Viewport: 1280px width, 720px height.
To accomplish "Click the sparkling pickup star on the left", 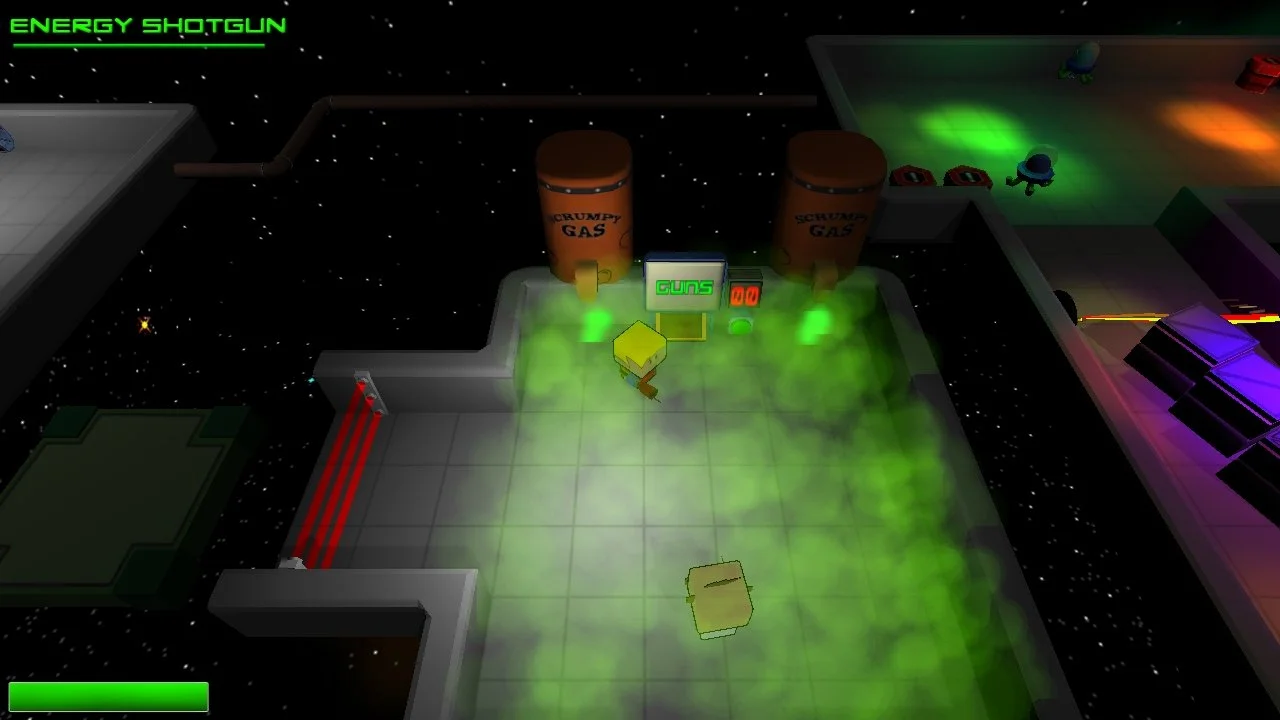I will 144,325.
